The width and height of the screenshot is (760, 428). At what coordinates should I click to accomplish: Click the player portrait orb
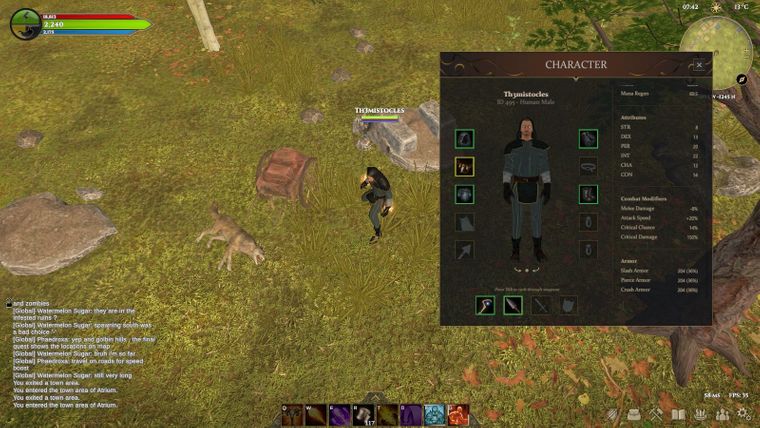pyautogui.click(x=25, y=24)
